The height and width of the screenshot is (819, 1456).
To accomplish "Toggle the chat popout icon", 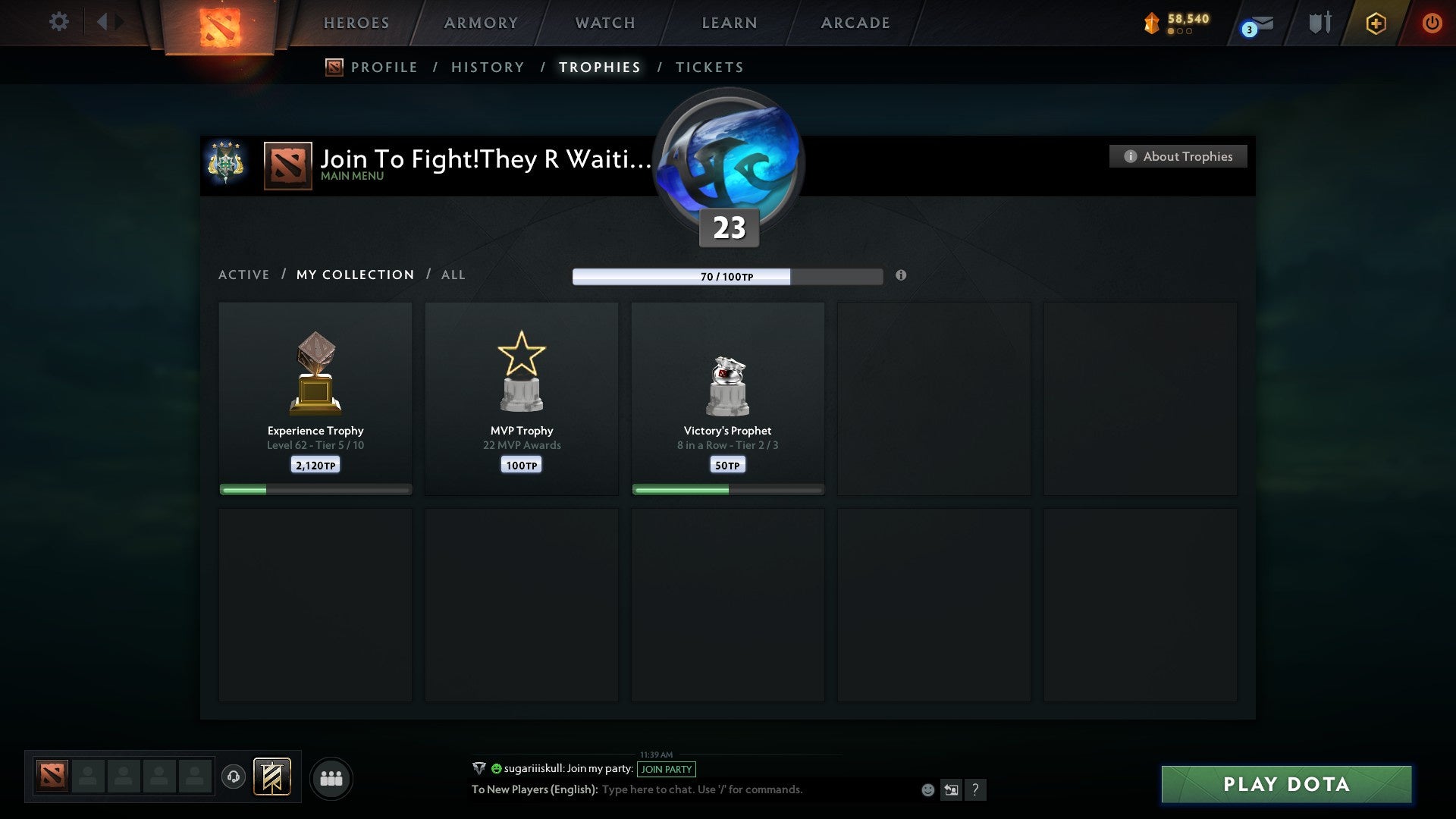I will point(951,789).
